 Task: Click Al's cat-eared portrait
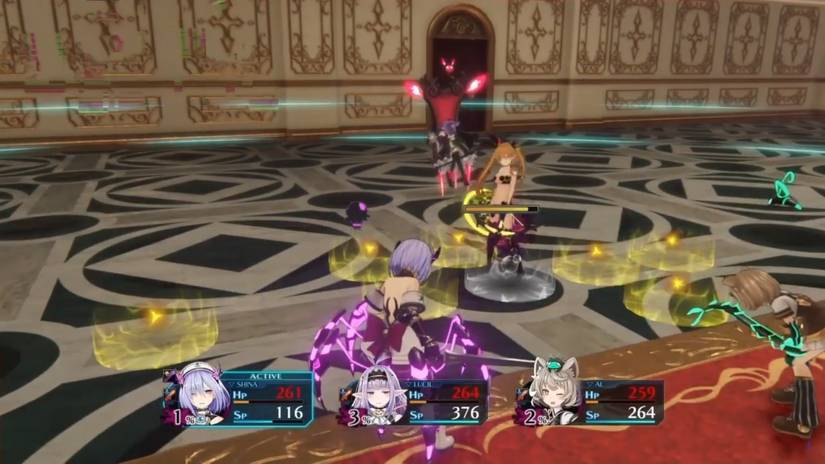pyautogui.click(x=547, y=396)
